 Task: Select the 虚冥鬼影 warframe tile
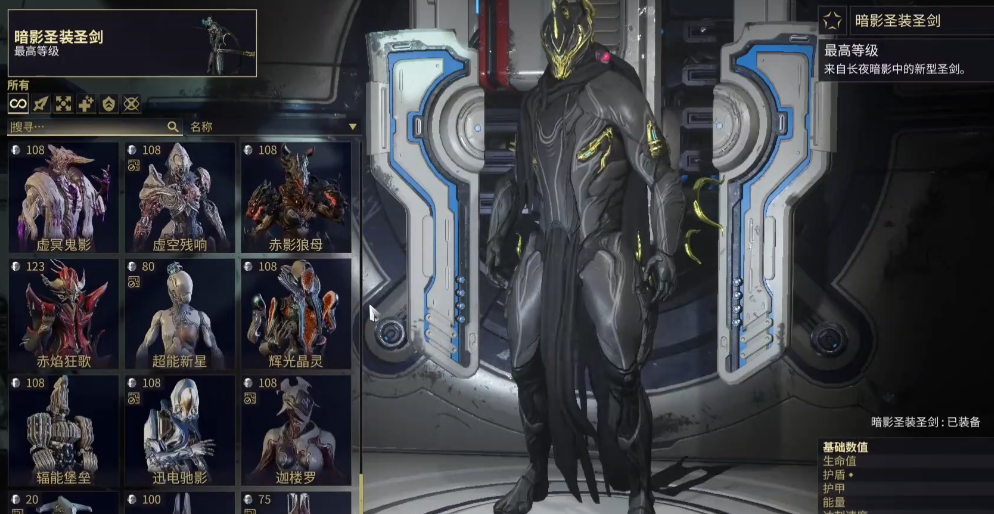(x=64, y=197)
